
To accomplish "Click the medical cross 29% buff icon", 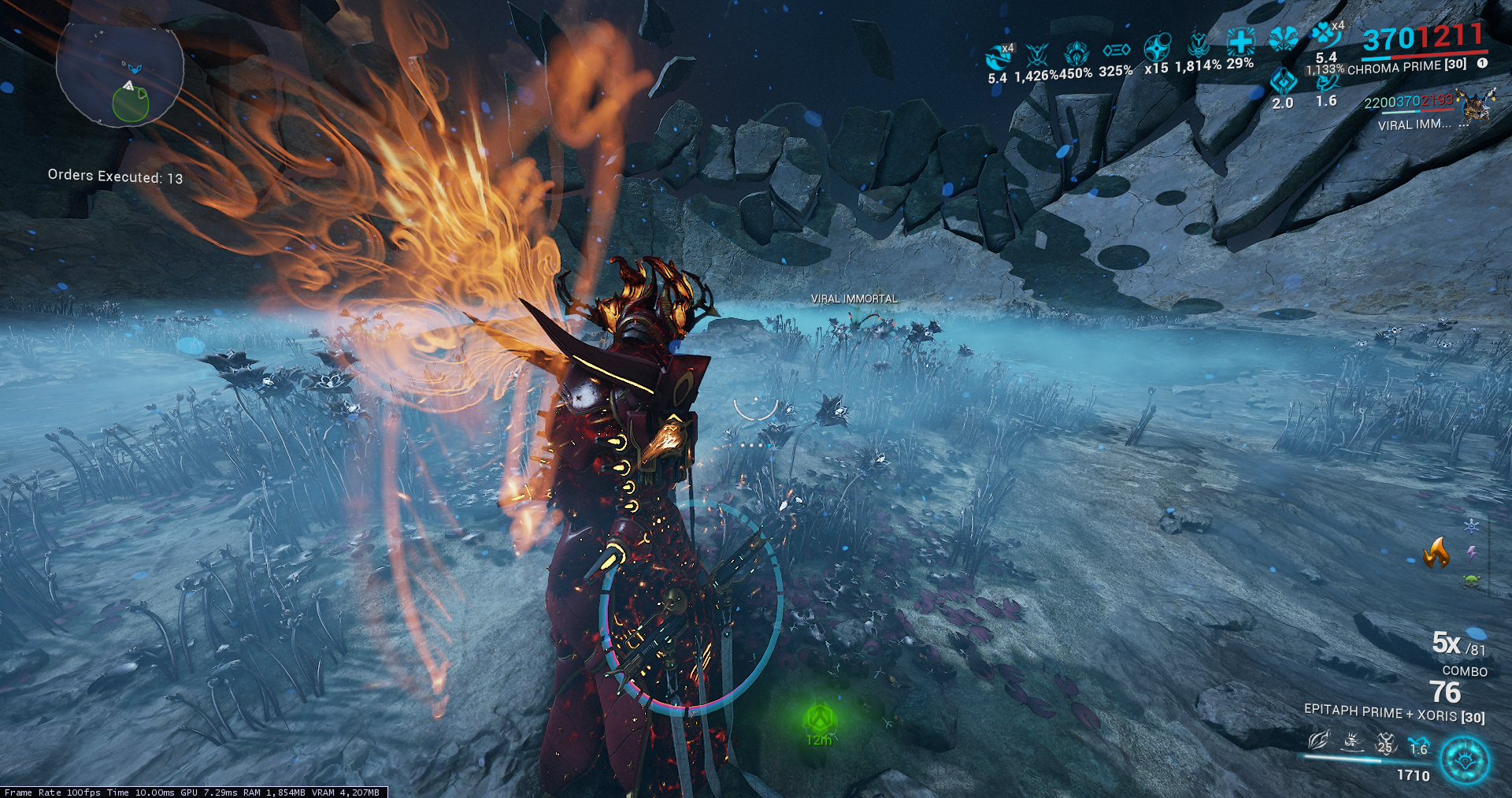I will click(x=1240, y=41).
